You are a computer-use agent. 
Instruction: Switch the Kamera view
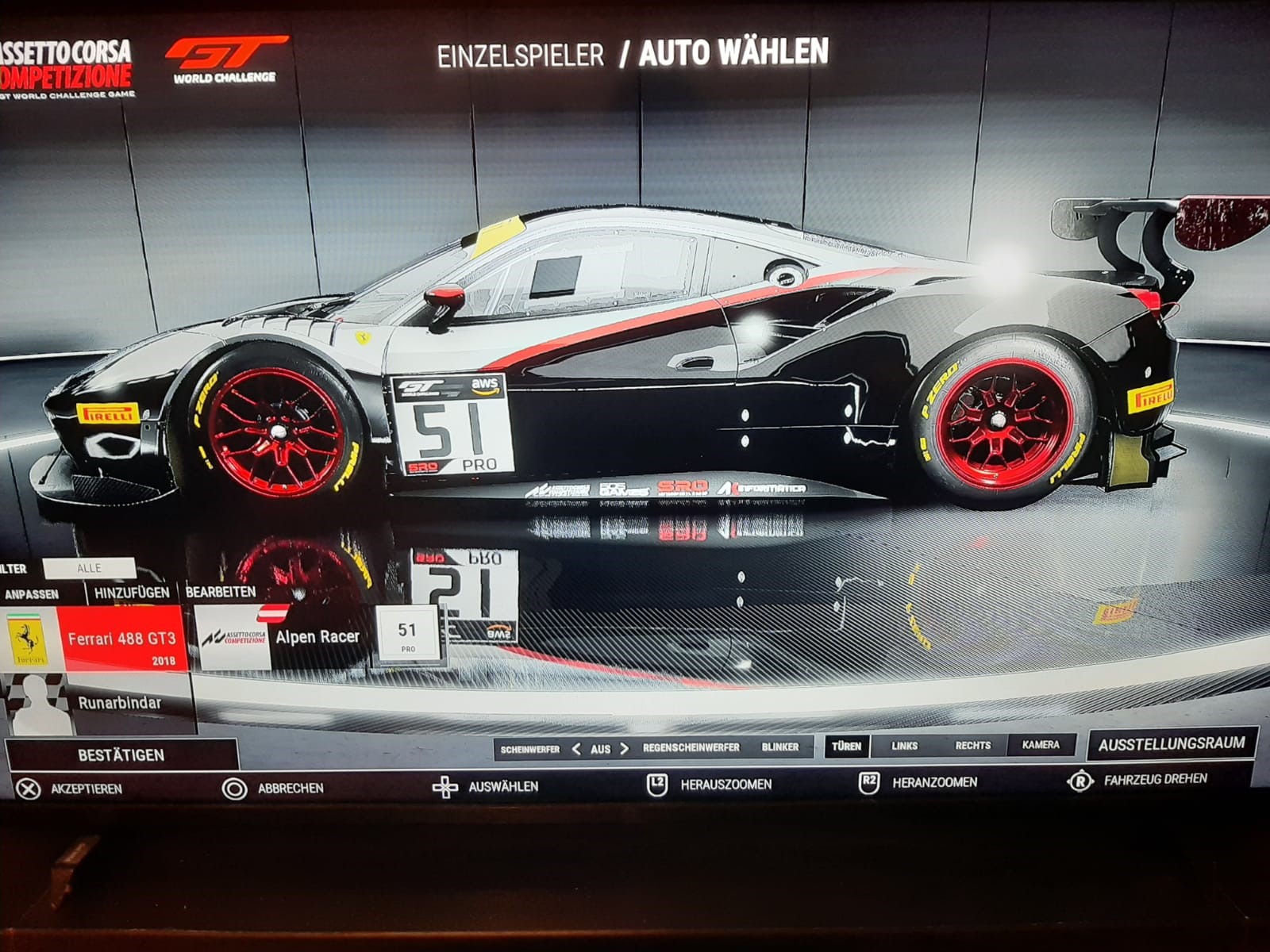click(x=1041, y=745)
